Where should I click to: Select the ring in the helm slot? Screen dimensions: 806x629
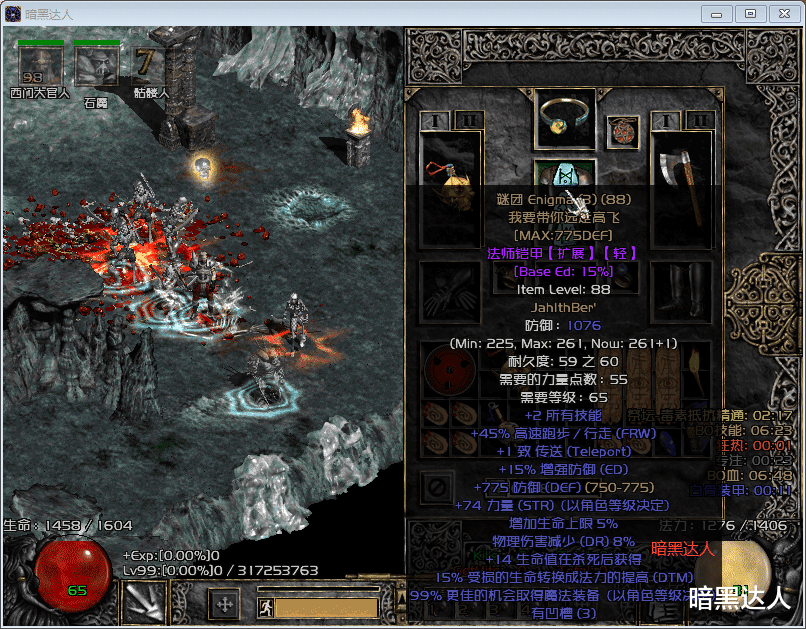[565, 120]
